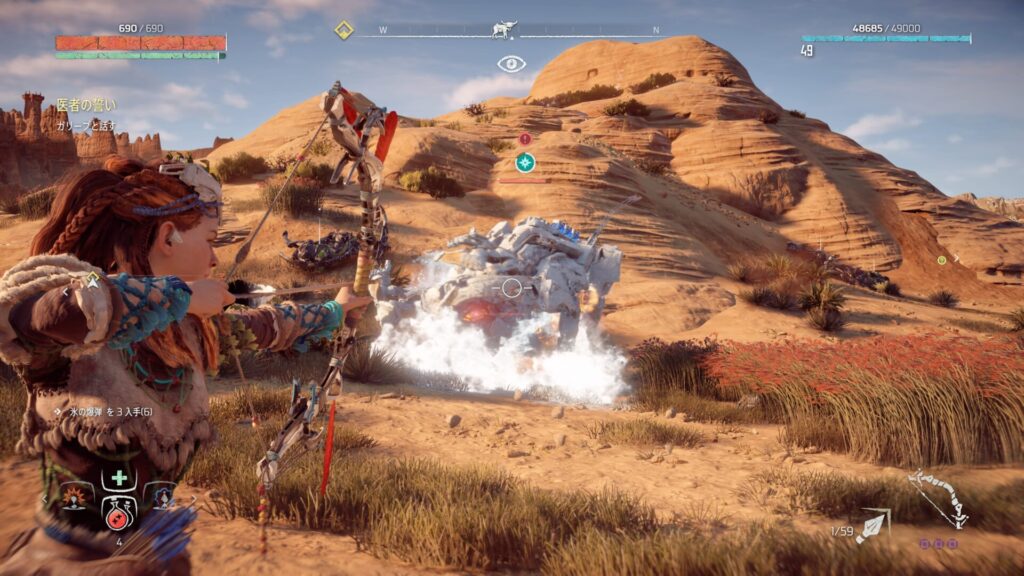Click the machine silhouette on the compass
Screen dimensions: 1024x576
pyautogui.click(x=504, y=30)
